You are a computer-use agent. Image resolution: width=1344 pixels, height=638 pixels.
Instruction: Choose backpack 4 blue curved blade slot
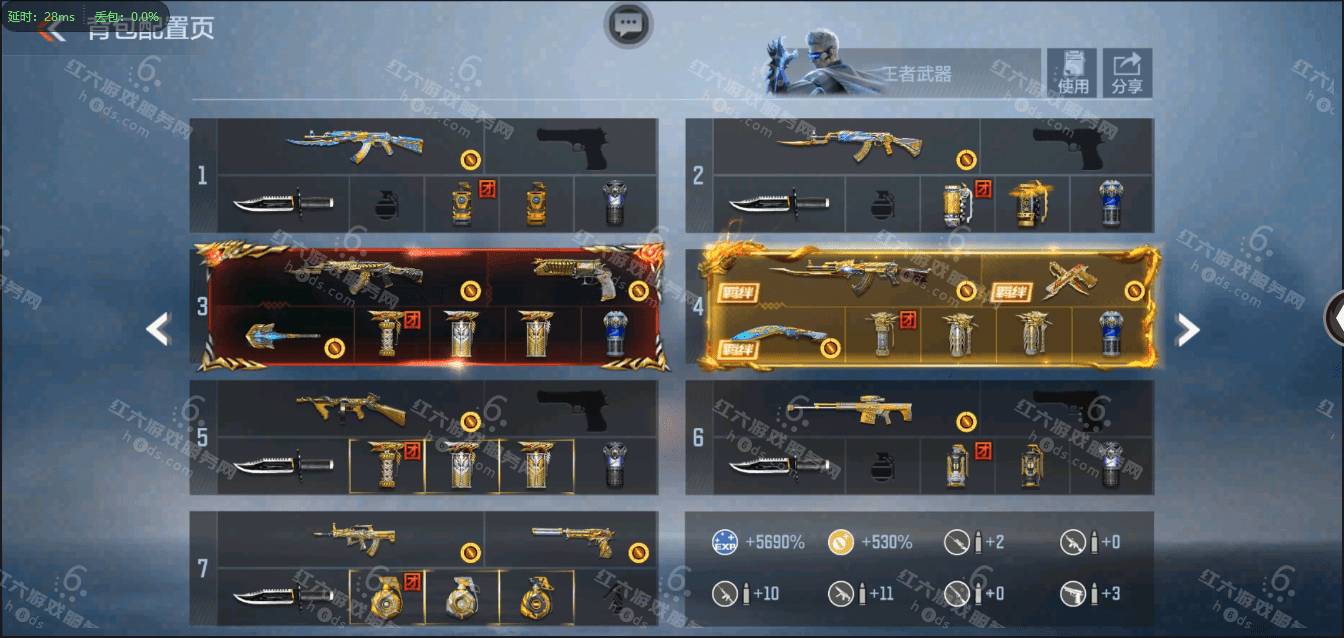779,335
